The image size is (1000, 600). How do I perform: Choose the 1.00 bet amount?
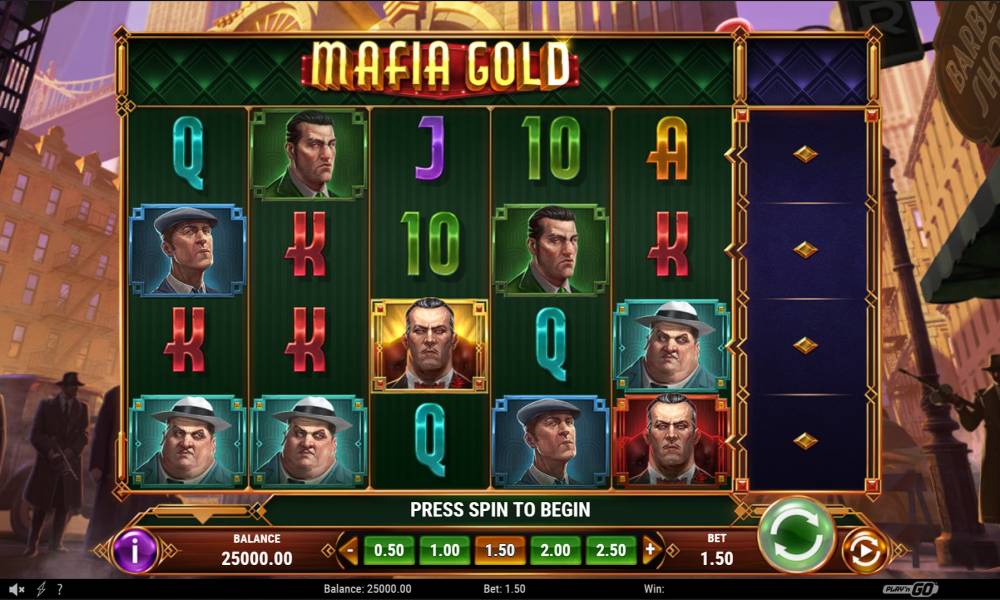coord(444,550)
